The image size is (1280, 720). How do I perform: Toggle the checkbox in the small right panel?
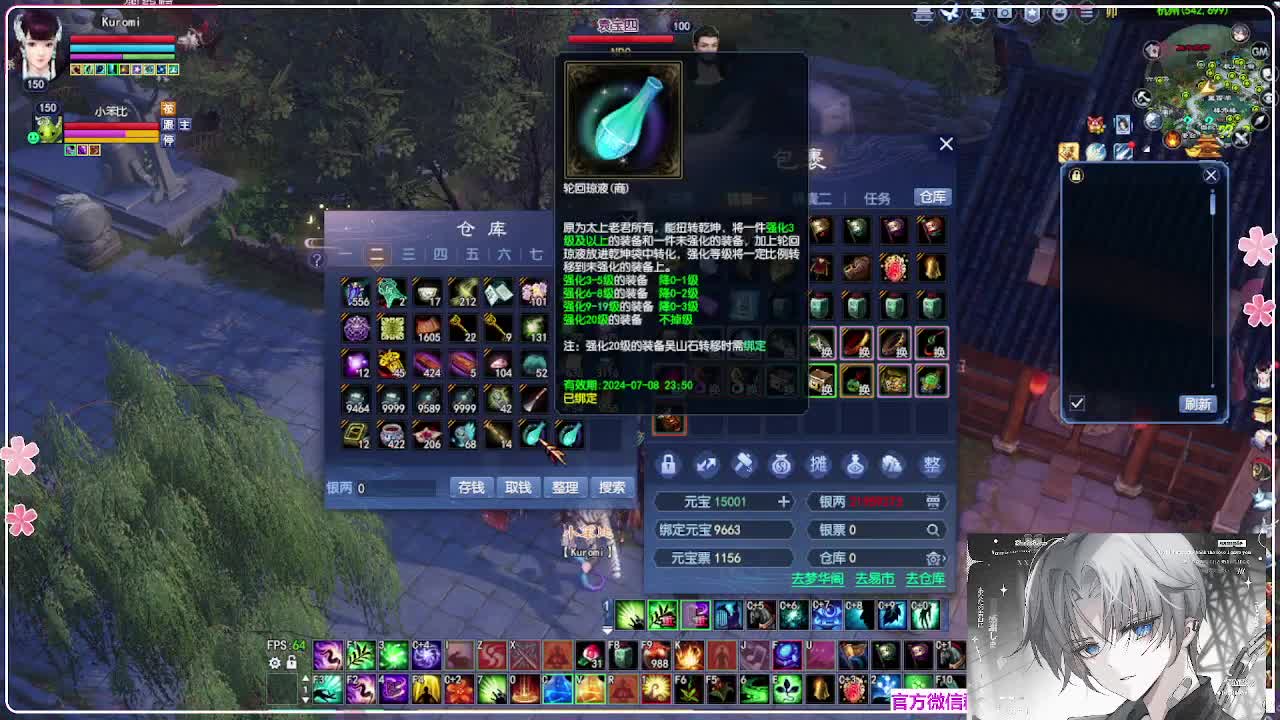1077,404
